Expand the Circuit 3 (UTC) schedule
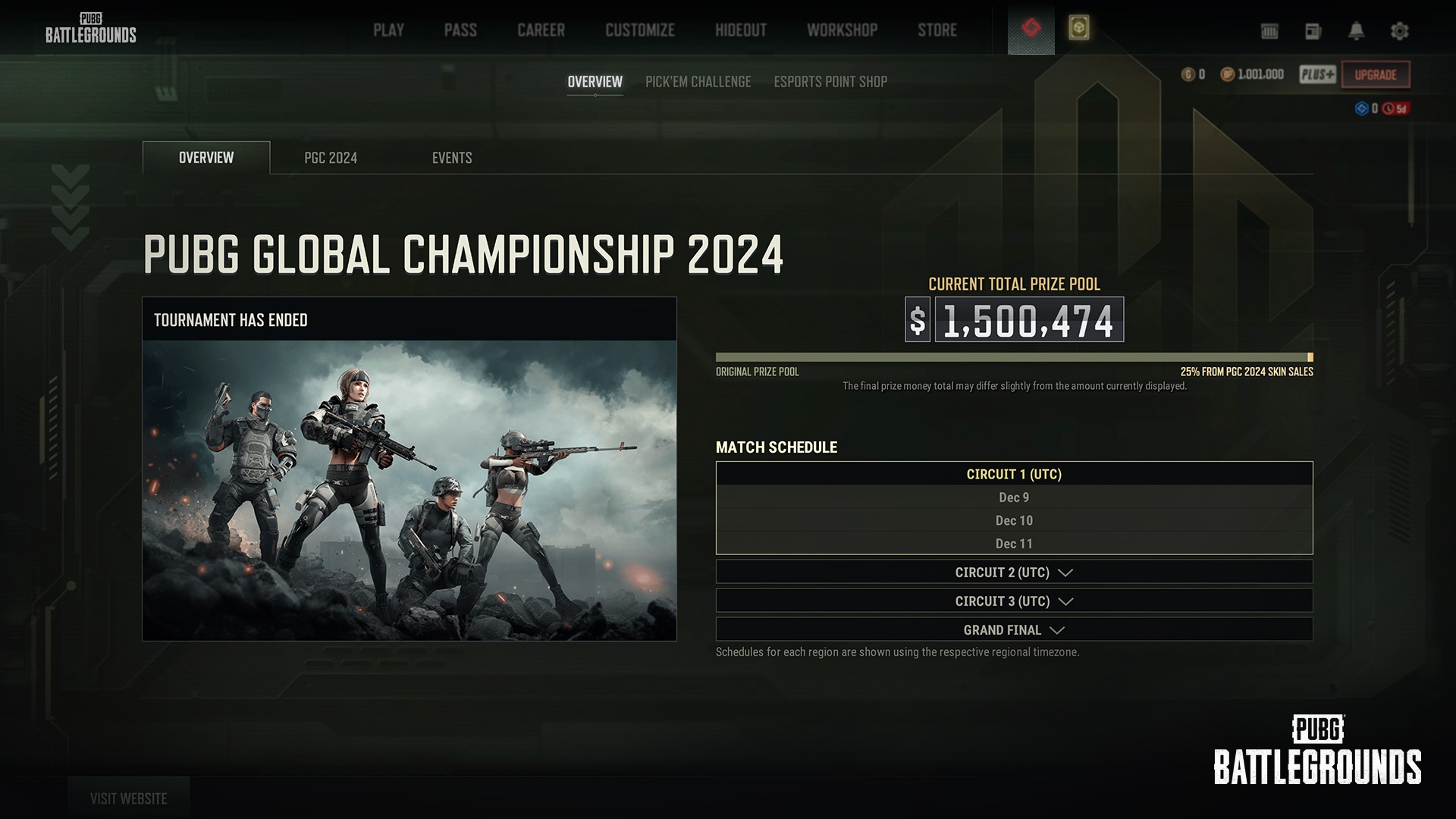Screen dimensions: 1456x819 pos(1014,601)
